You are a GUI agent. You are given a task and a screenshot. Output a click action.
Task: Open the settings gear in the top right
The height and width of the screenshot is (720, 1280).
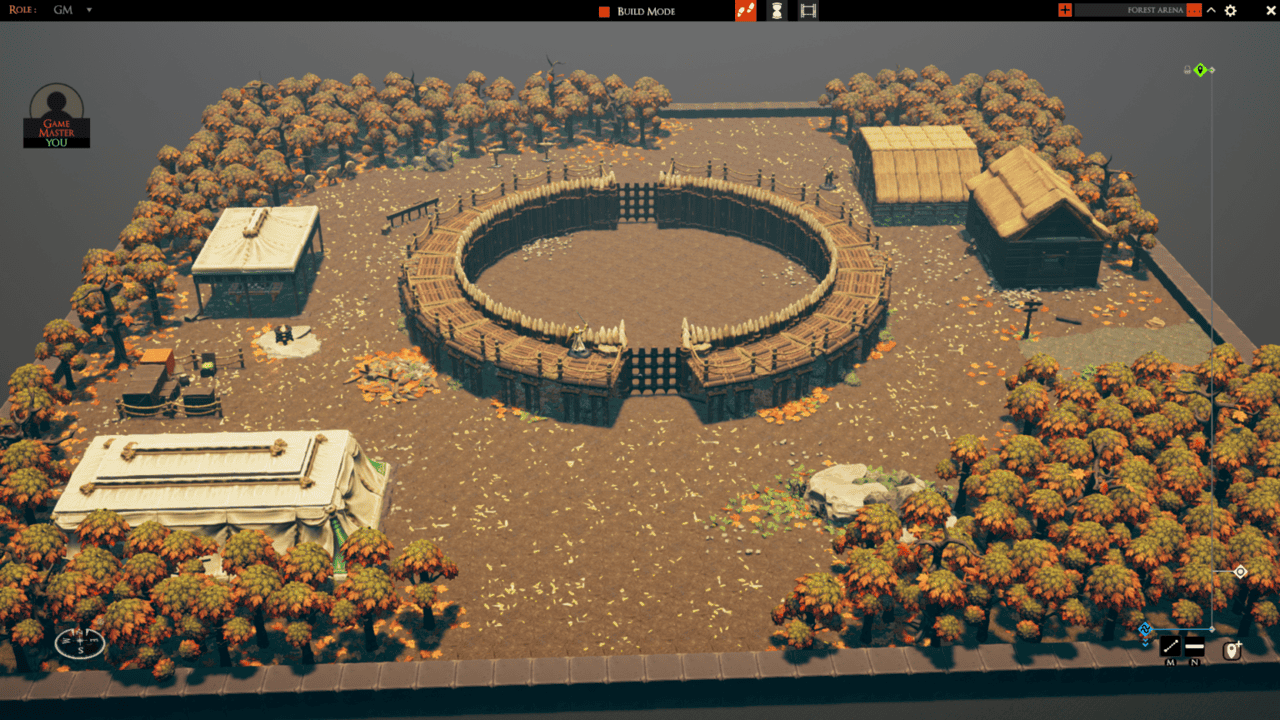pyautogui.click(x=1230, y=10)
